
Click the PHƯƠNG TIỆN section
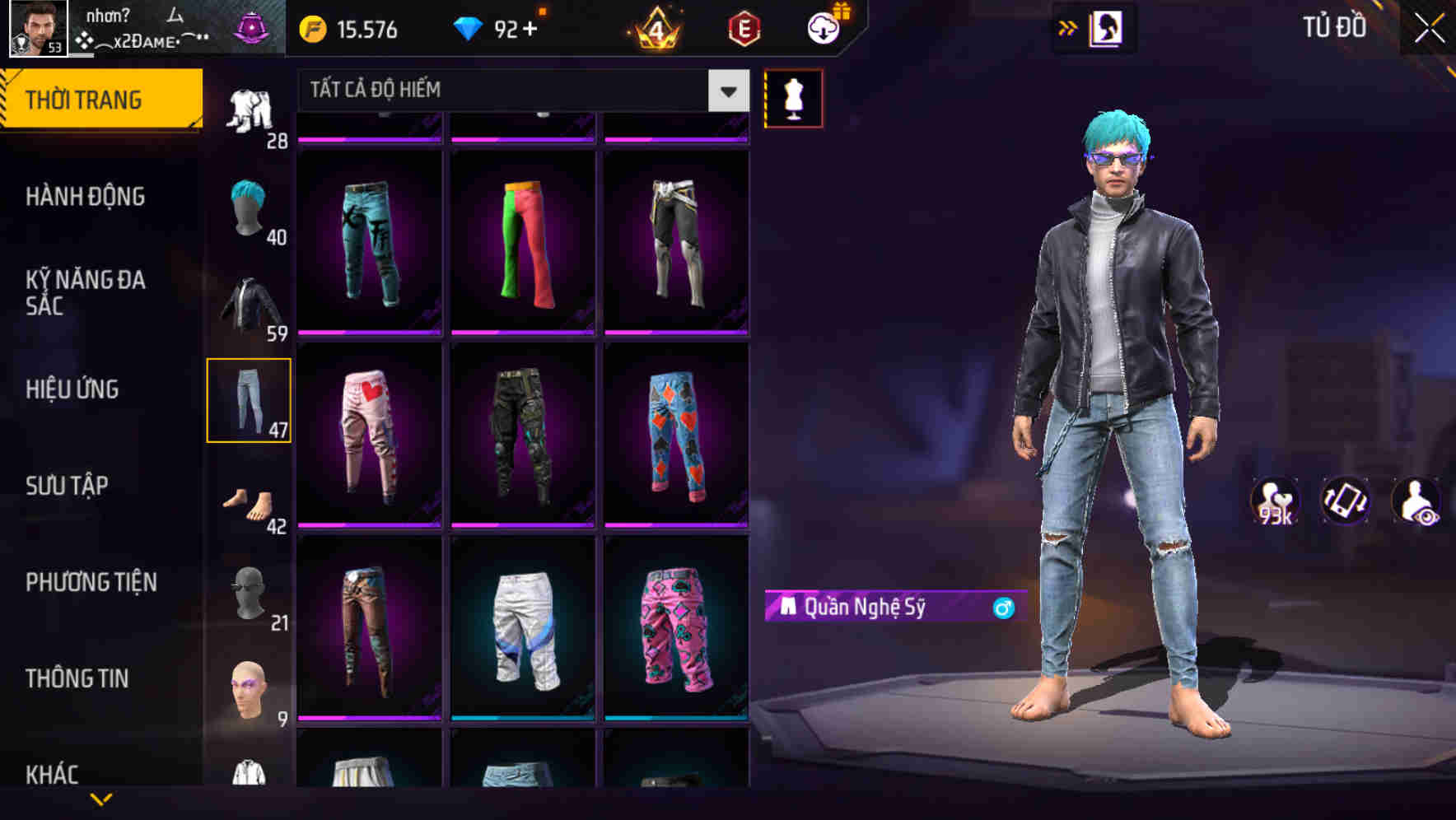pos(91,582)
